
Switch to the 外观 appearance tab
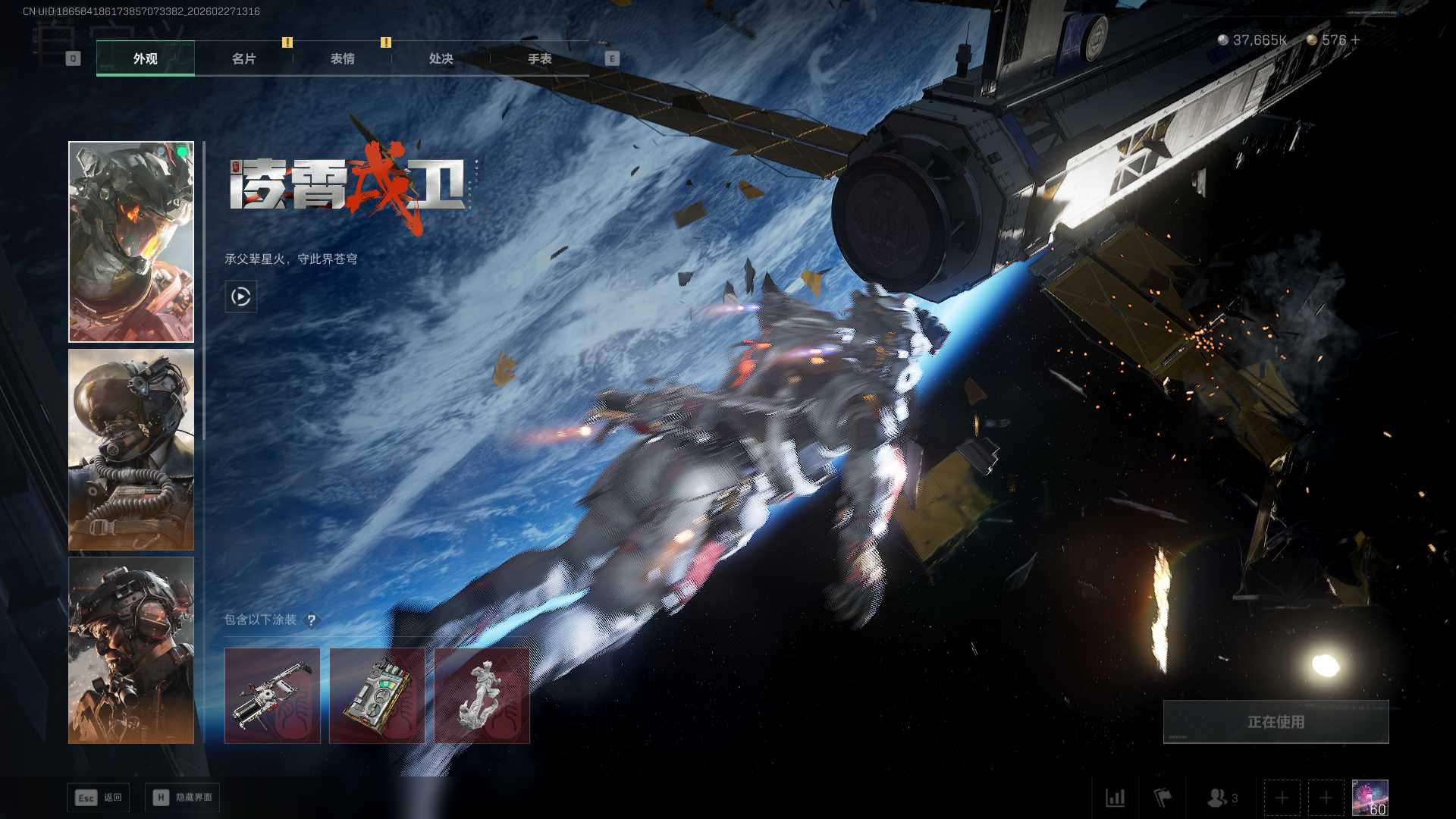click(x=145, y=58)
